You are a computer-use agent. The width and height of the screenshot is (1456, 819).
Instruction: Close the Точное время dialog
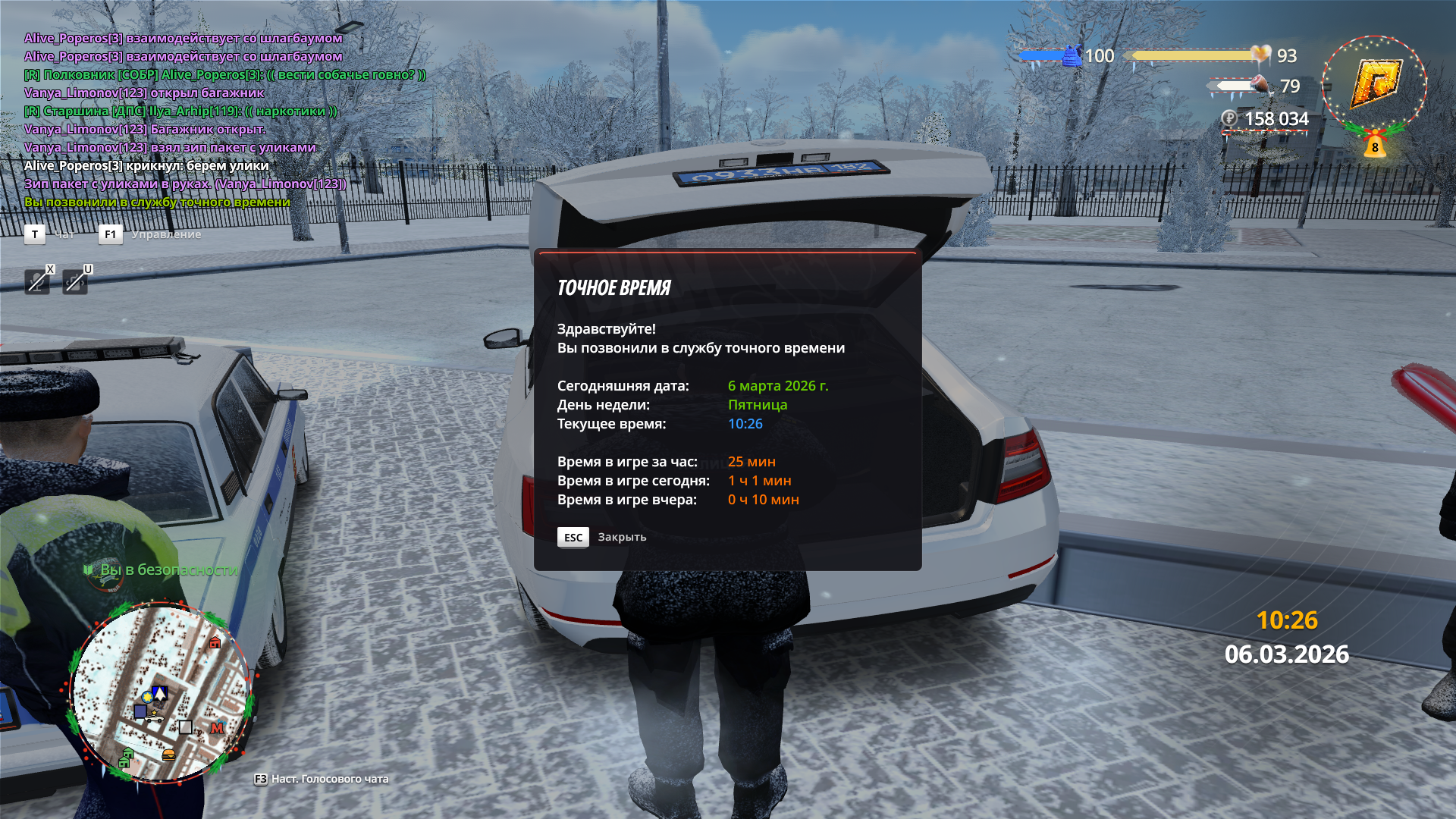click(573, 537)
